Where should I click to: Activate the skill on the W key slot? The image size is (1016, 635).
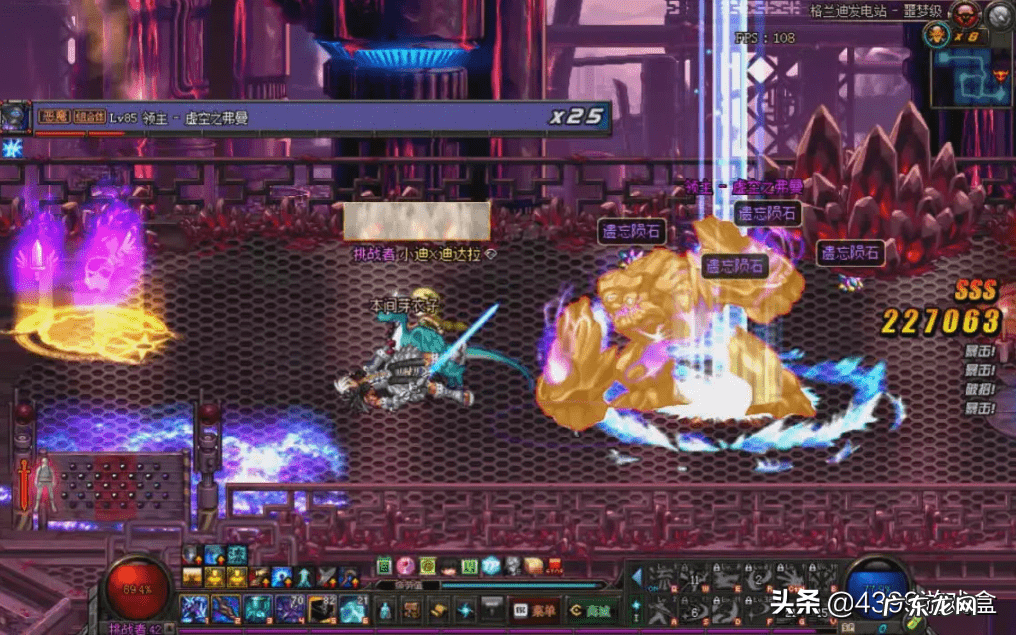coord(692,578)
